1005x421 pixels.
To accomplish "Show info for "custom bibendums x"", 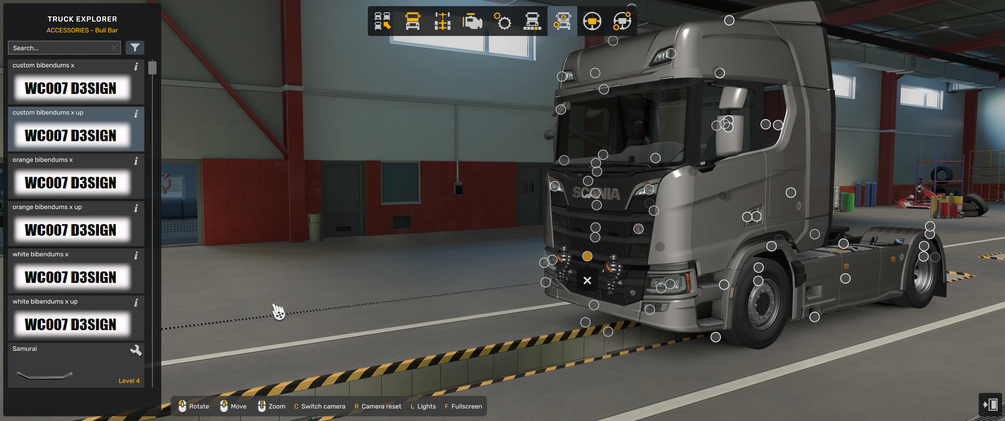I will pos(136,66).
